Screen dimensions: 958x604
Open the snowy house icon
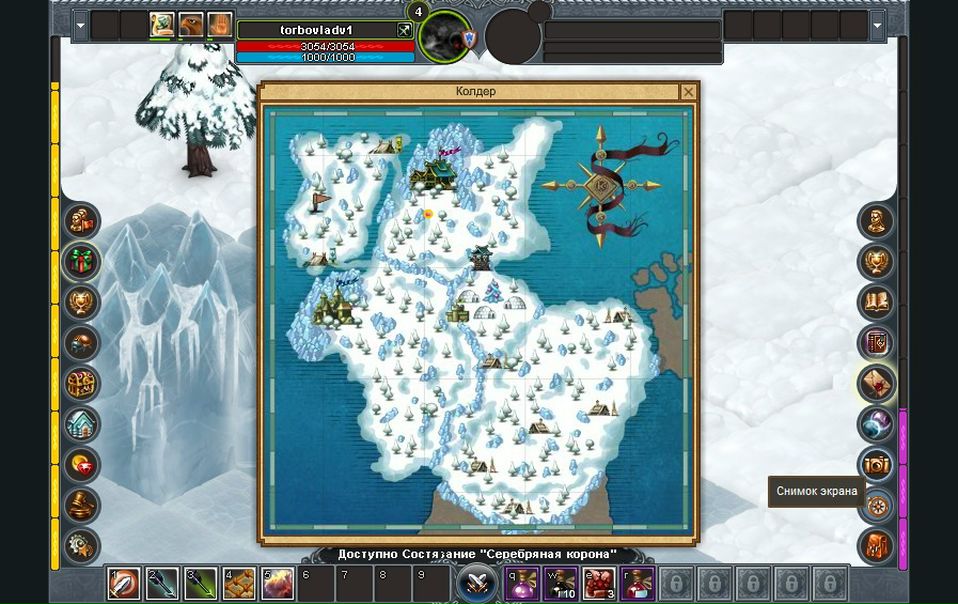coord(82,425)
